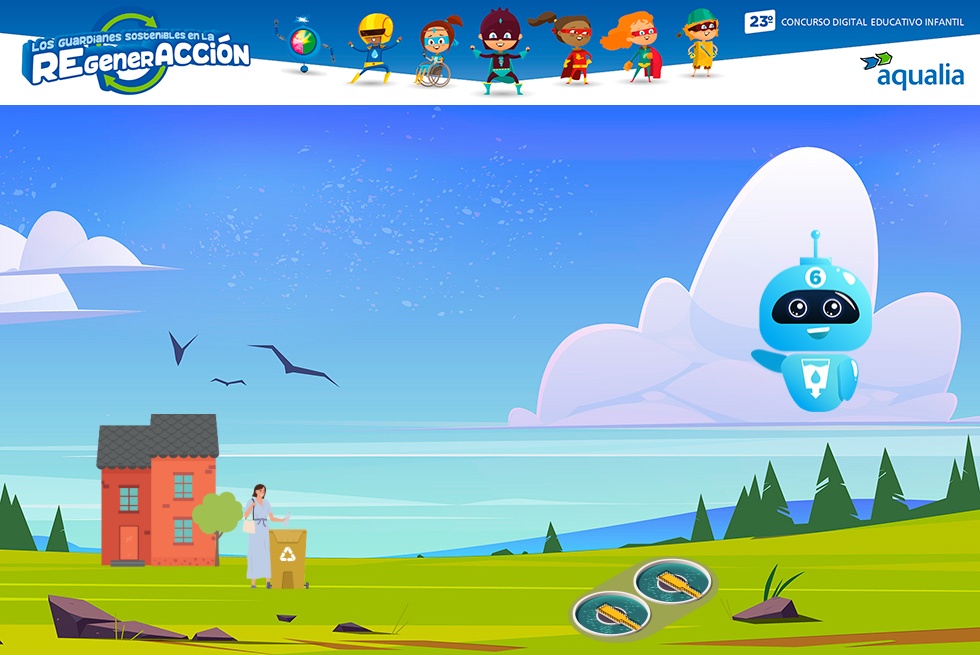The image size is (980, 655).
Task: Open the aqualia logo link
Action: coord(912,70)
